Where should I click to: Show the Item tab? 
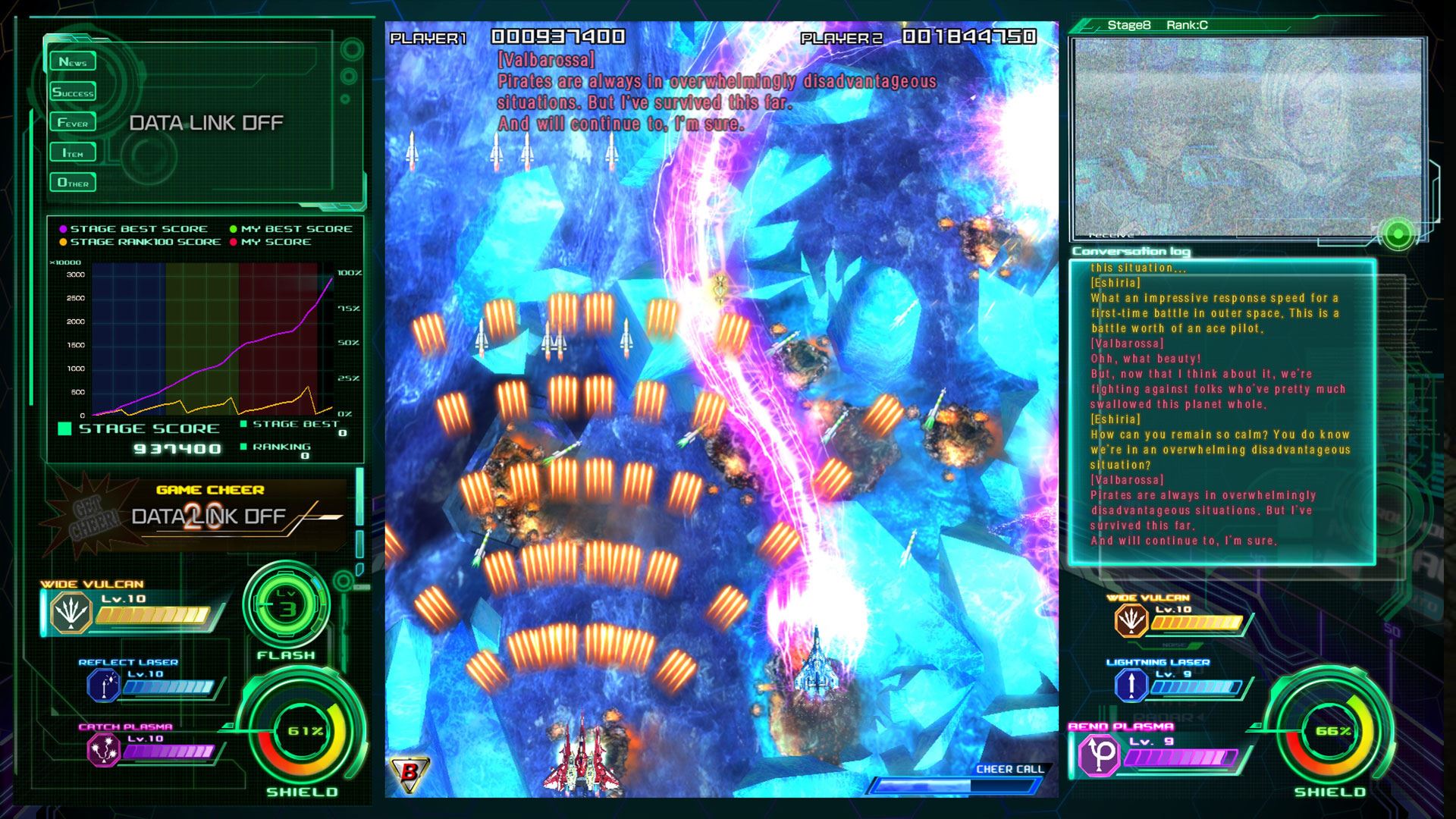coord(73,153)
